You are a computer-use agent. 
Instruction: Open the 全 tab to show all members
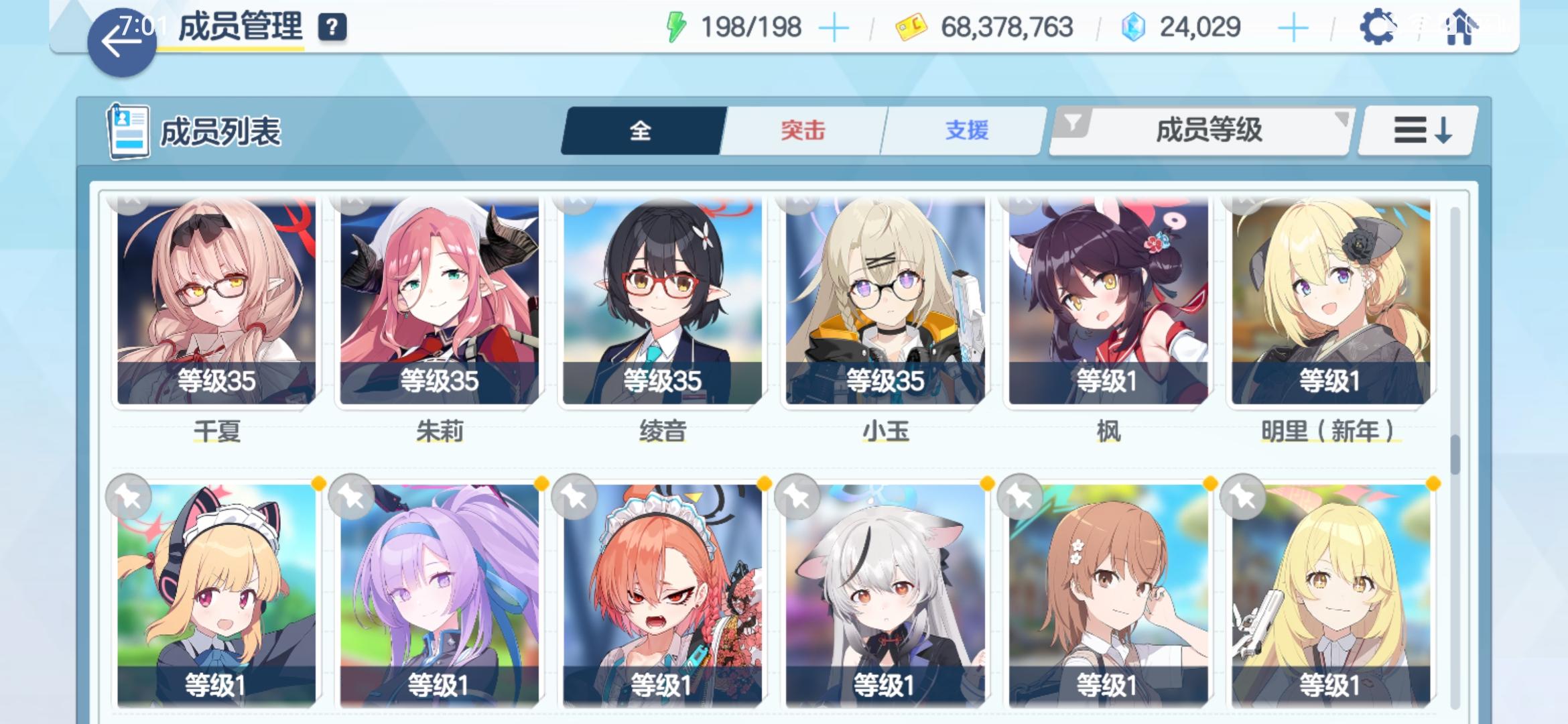click(642, 131)
